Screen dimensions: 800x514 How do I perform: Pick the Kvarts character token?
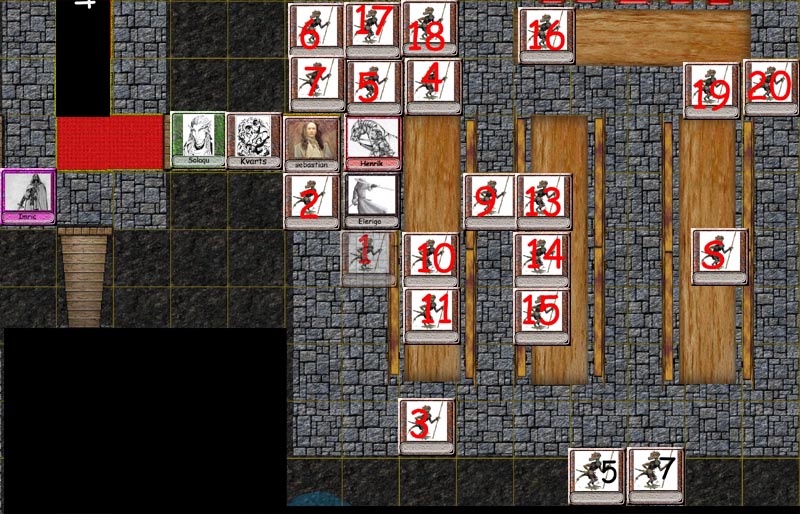[x=254, y=141]
